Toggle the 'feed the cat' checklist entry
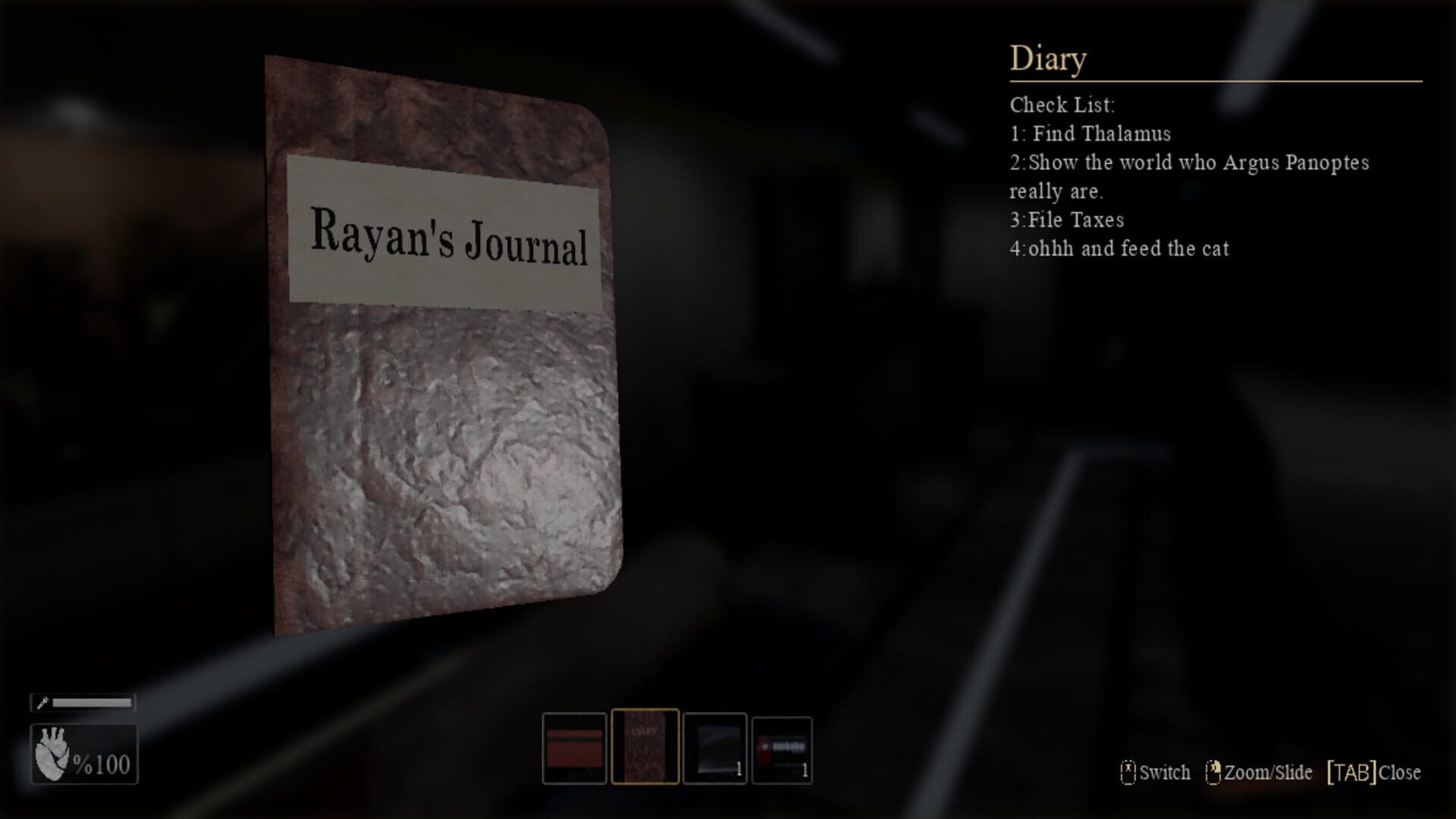This screenshot has height=819, width=1456. click(1119, 249)
